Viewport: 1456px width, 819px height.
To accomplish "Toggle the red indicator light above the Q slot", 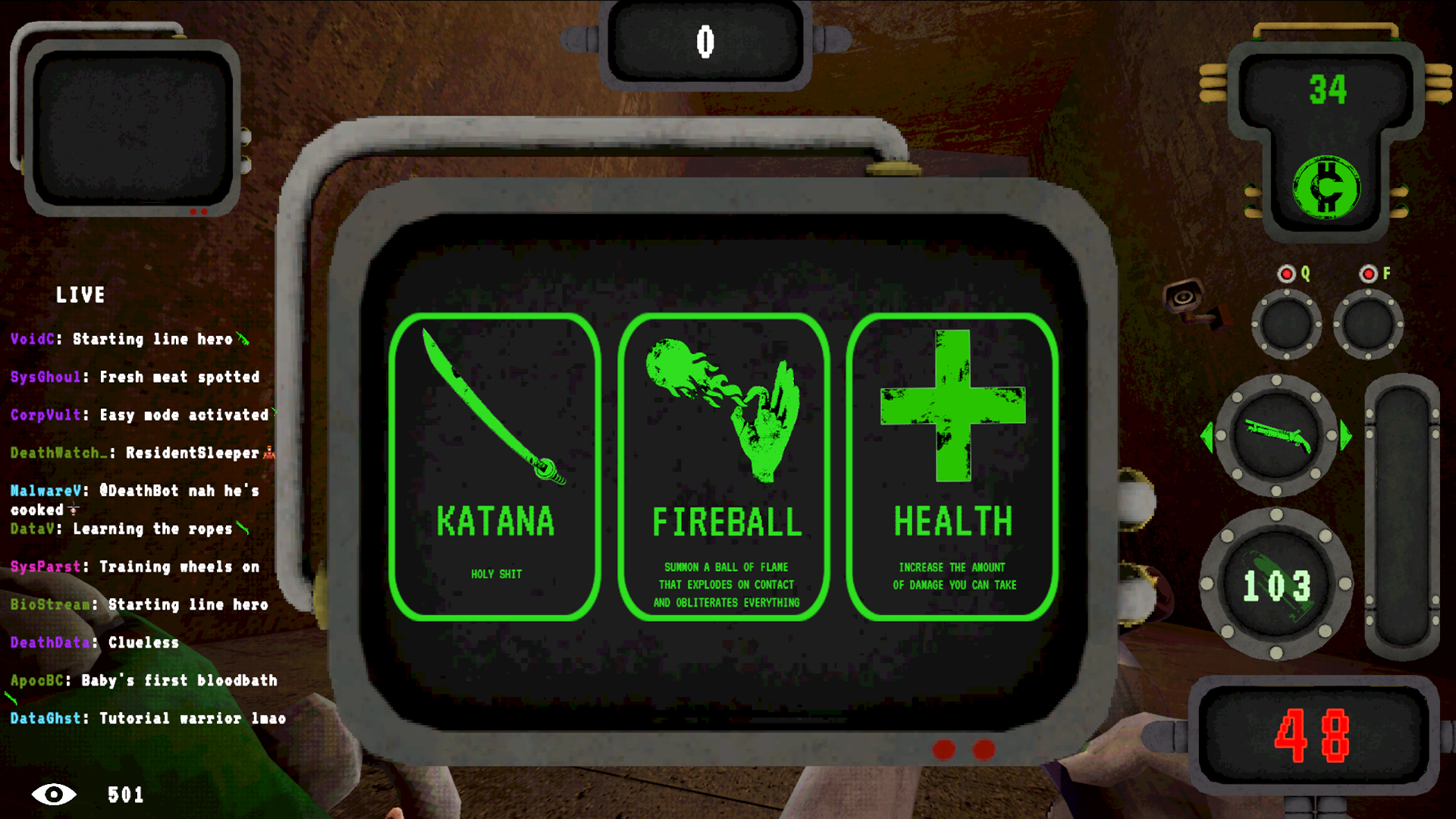I will click(1287, 274).
